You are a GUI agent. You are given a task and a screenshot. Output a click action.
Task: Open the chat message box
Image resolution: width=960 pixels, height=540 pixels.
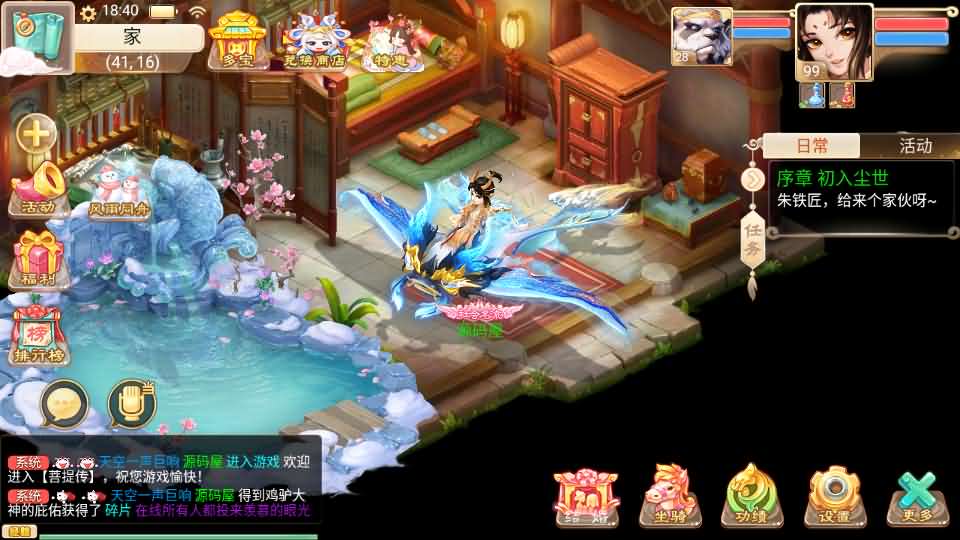[x=160, y=487]
